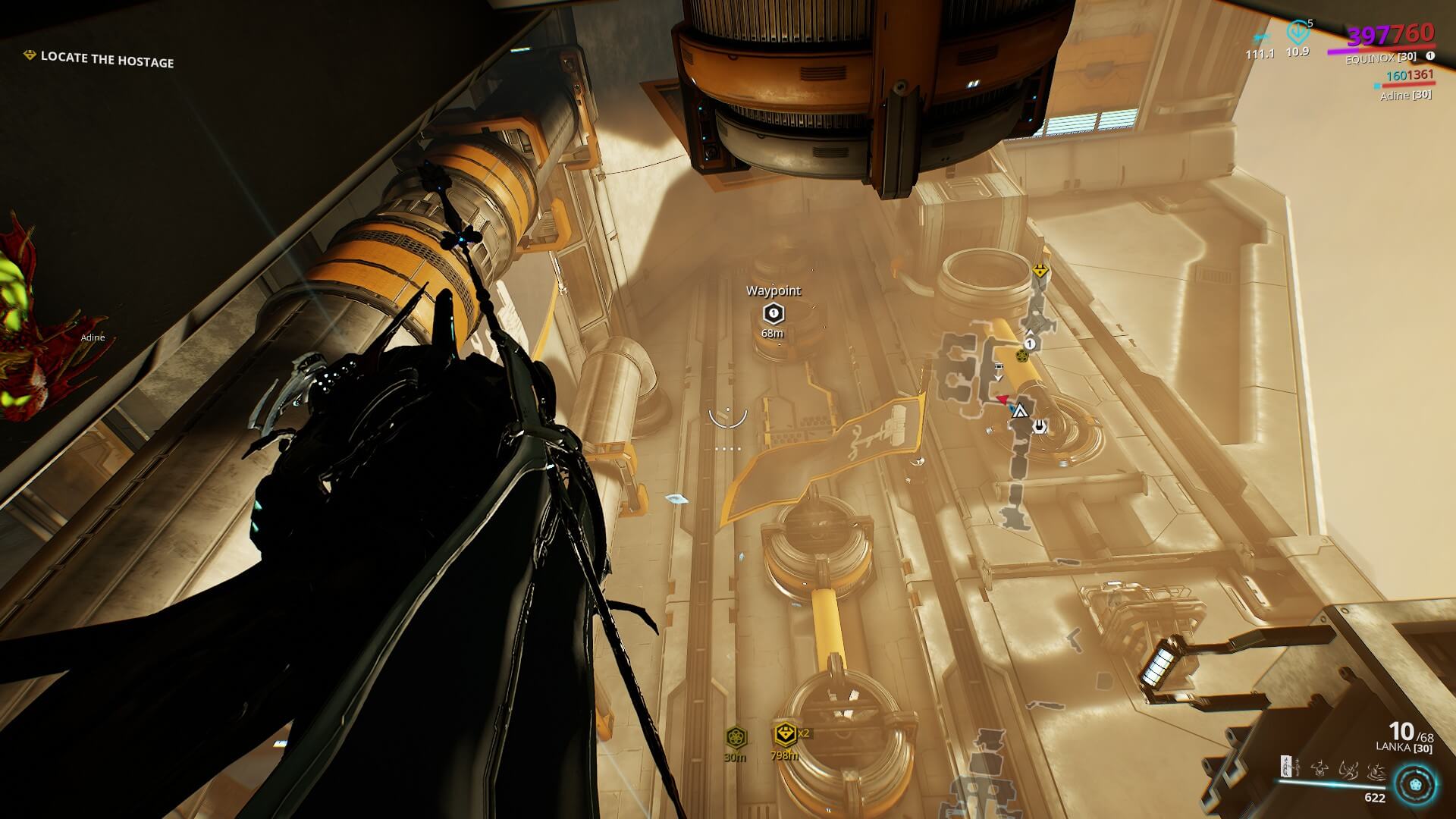The width and height of the screenshot is (1456, 819).
Task: Click the cyan downward-arrow buff icon
Action: tap(1297, 33)
